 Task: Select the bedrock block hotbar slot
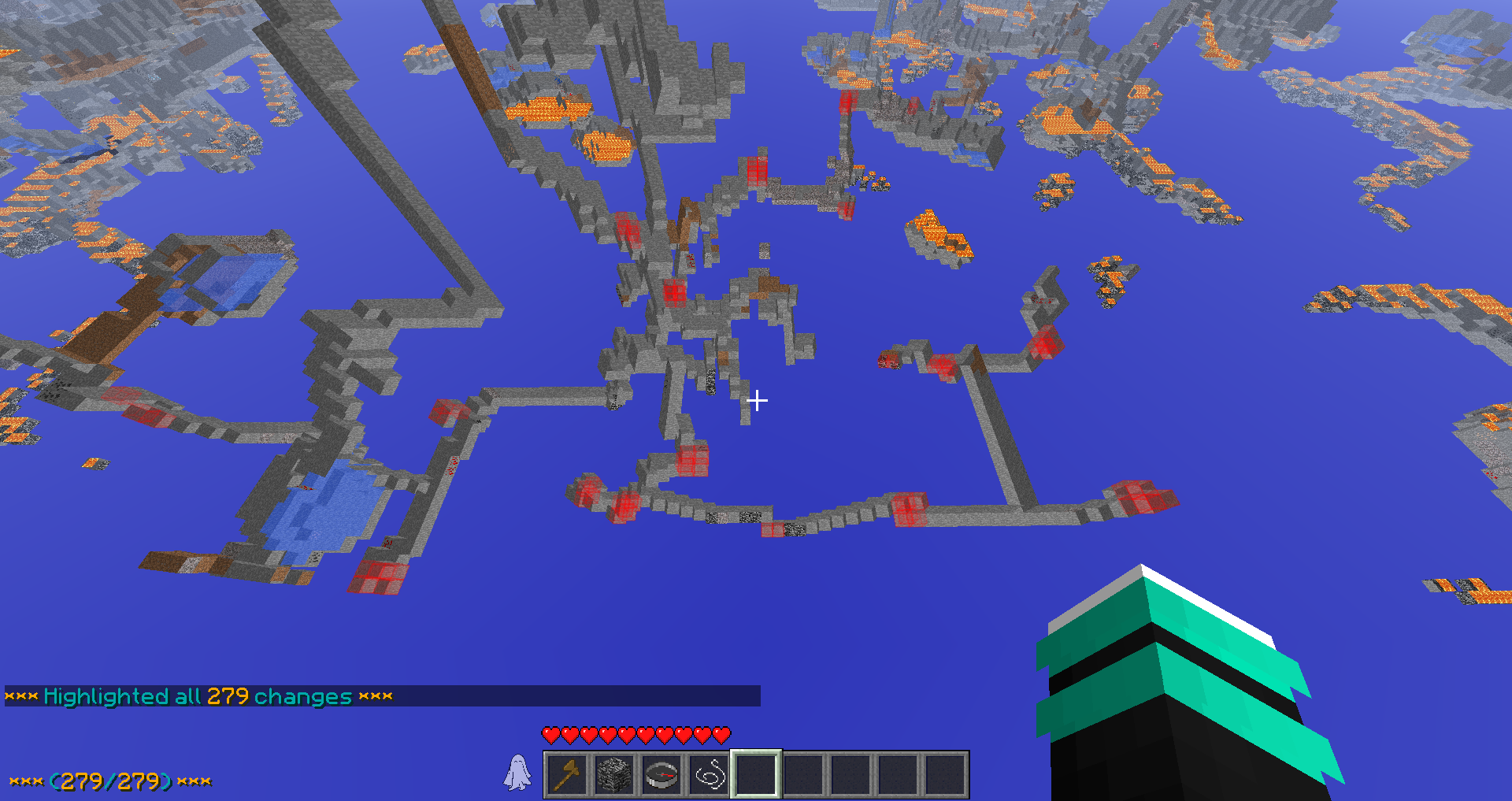614,774
